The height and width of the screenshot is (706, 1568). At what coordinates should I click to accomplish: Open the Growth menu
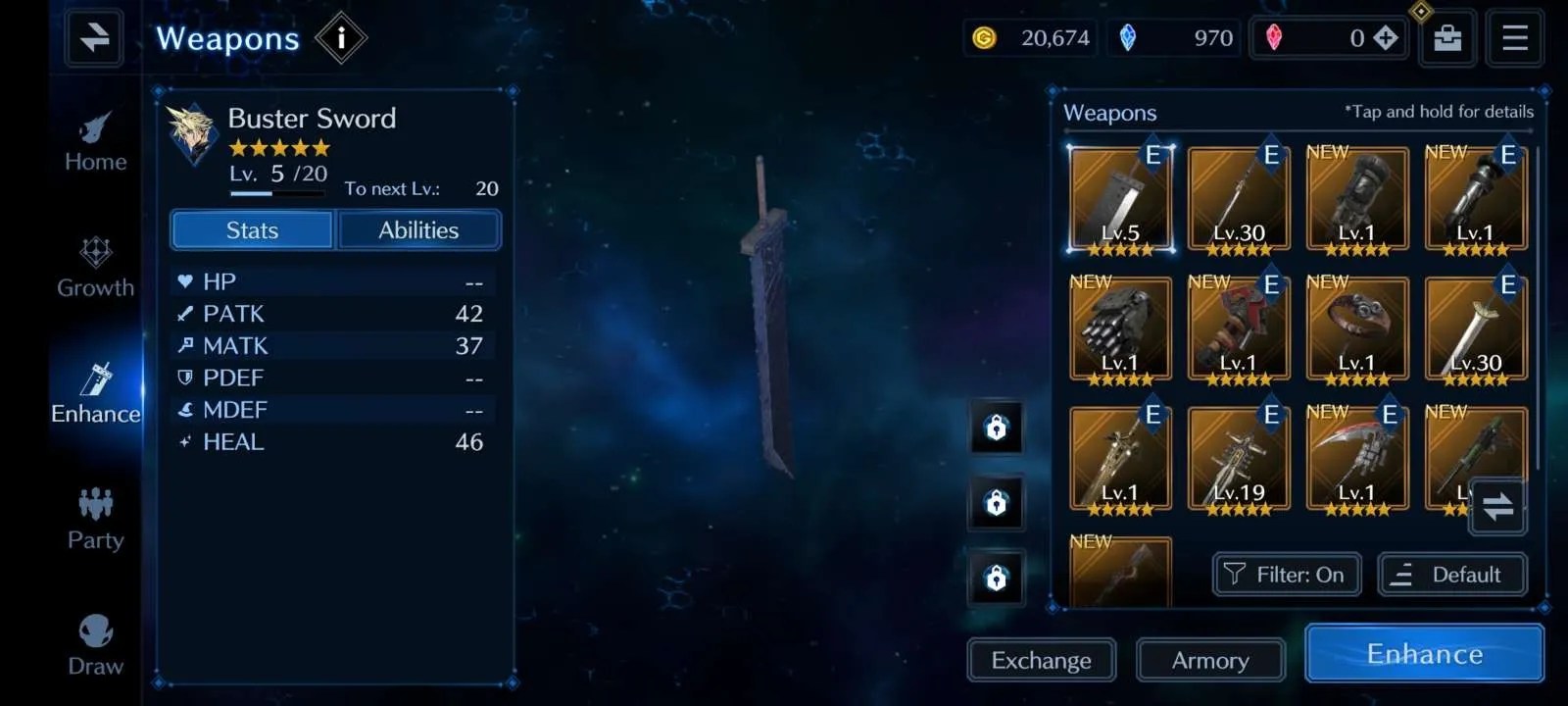95,267
